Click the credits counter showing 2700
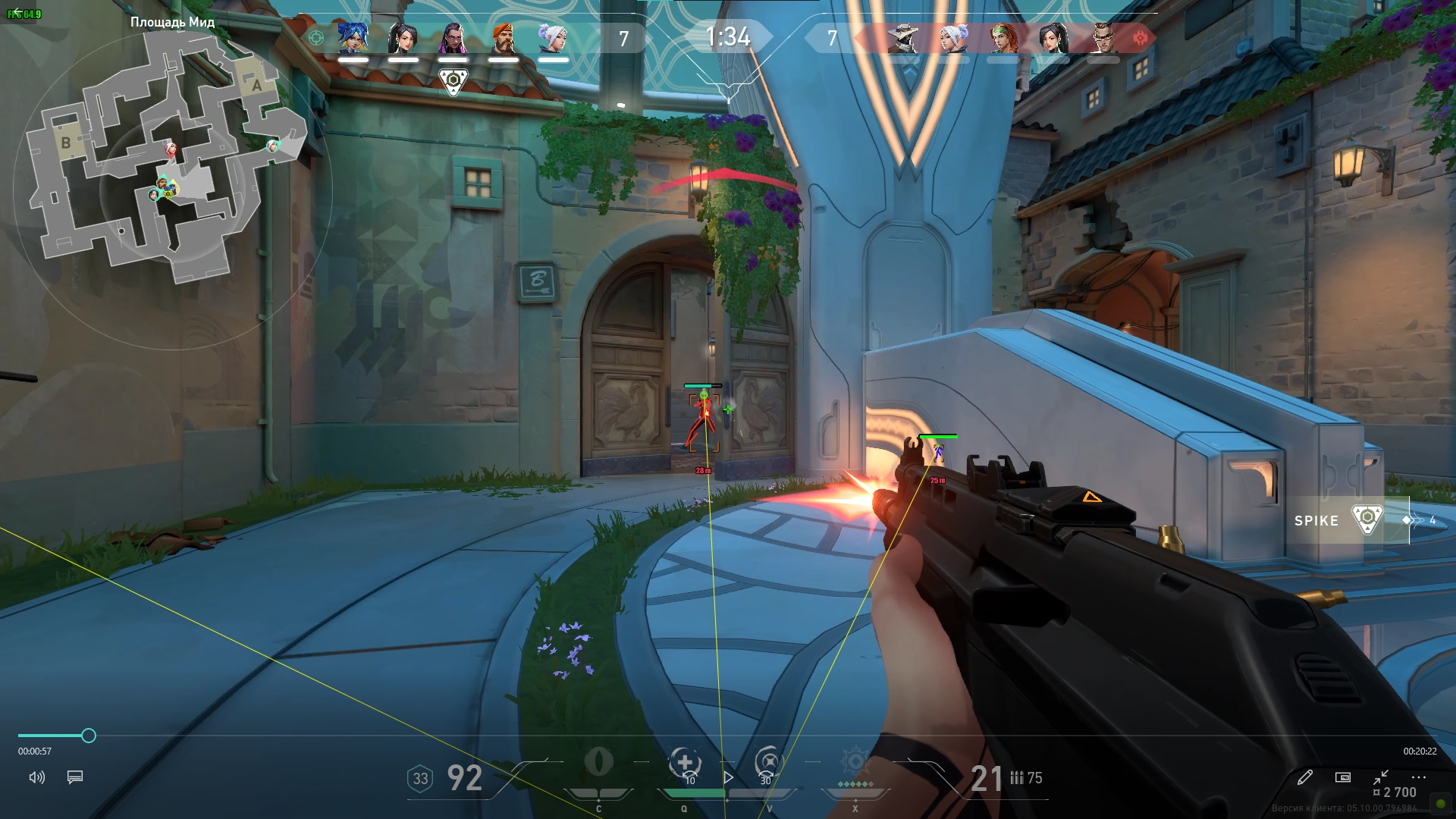 [1399, 791]
